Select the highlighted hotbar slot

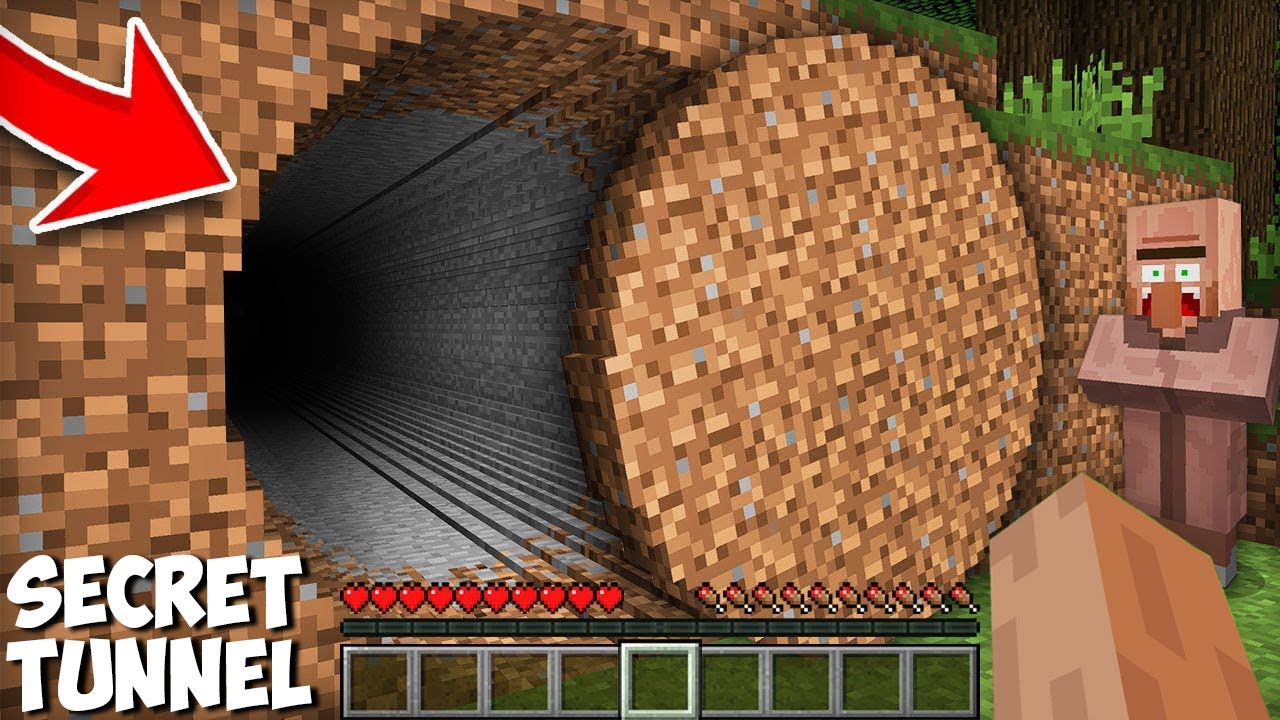658,680
